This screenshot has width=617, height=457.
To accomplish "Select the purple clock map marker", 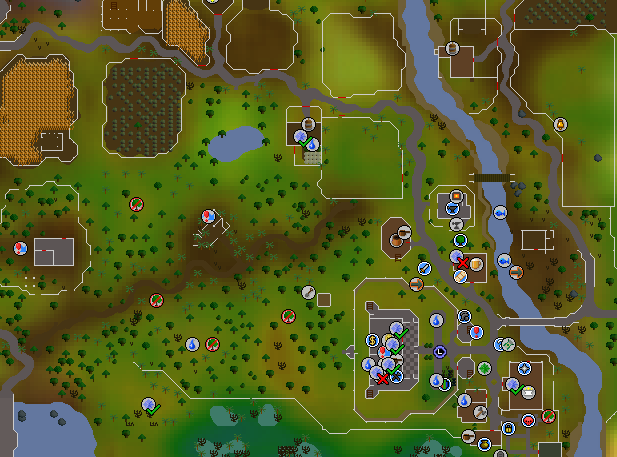I will 439,350.
